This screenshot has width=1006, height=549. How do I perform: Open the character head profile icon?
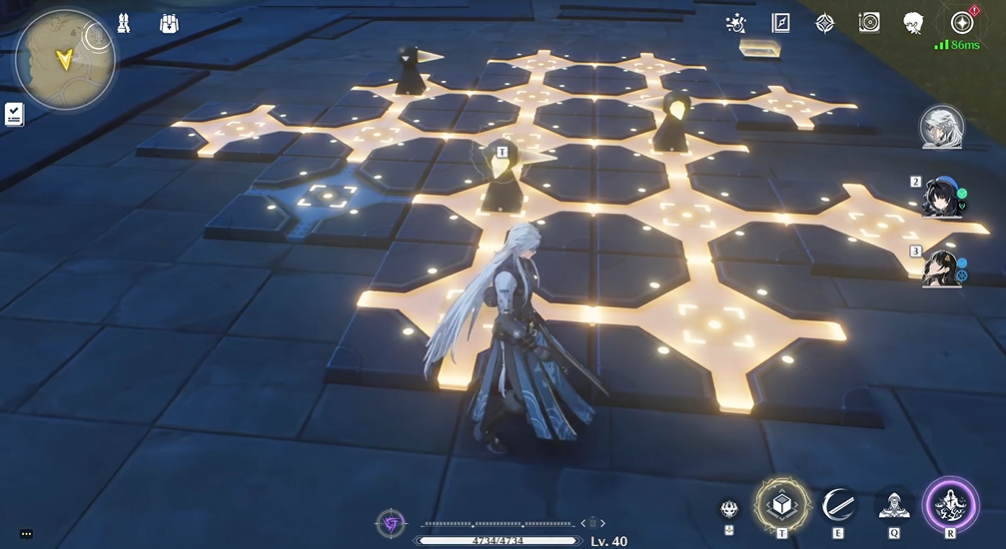pos(913,22)
